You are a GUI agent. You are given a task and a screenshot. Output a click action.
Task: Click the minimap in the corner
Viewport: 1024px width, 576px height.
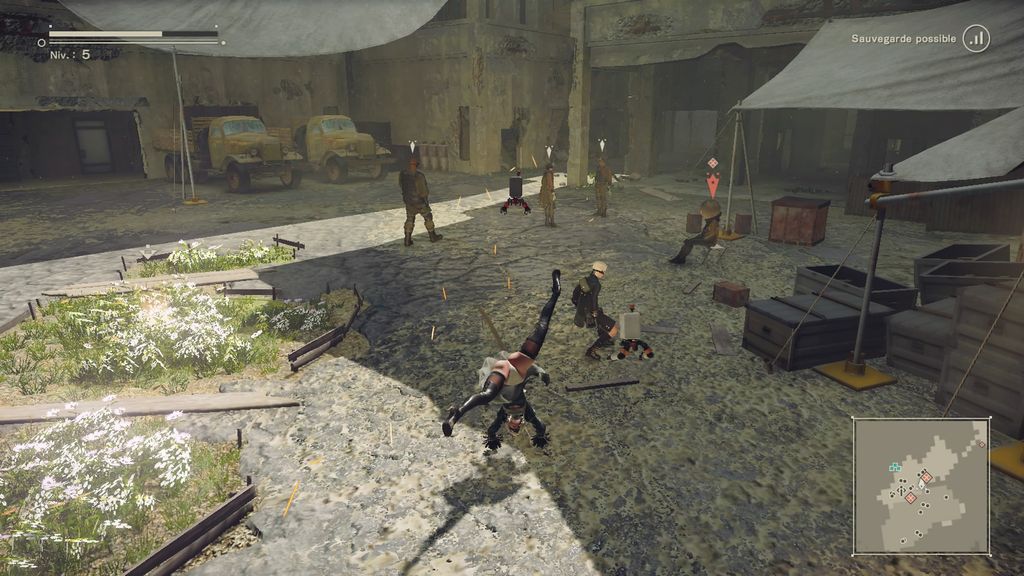pyautogui.click(x=921, y=486)
